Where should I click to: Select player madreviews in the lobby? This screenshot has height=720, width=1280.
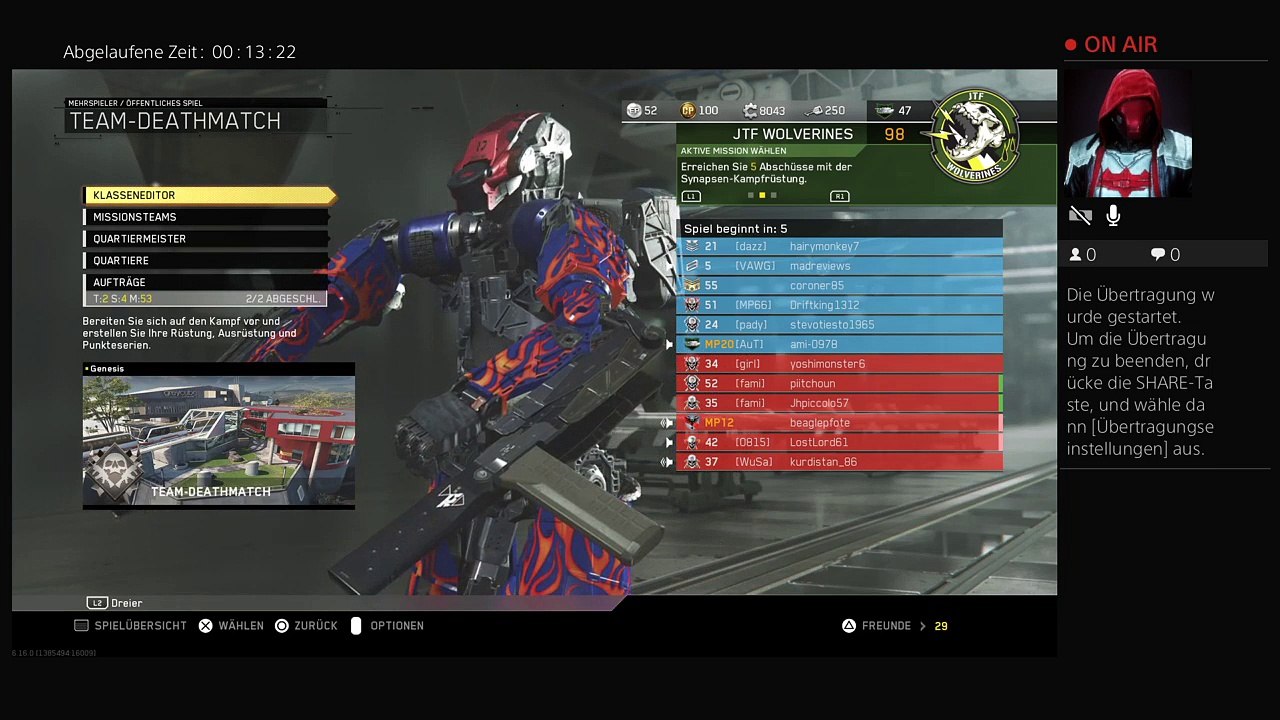click(x=840, y=266)
